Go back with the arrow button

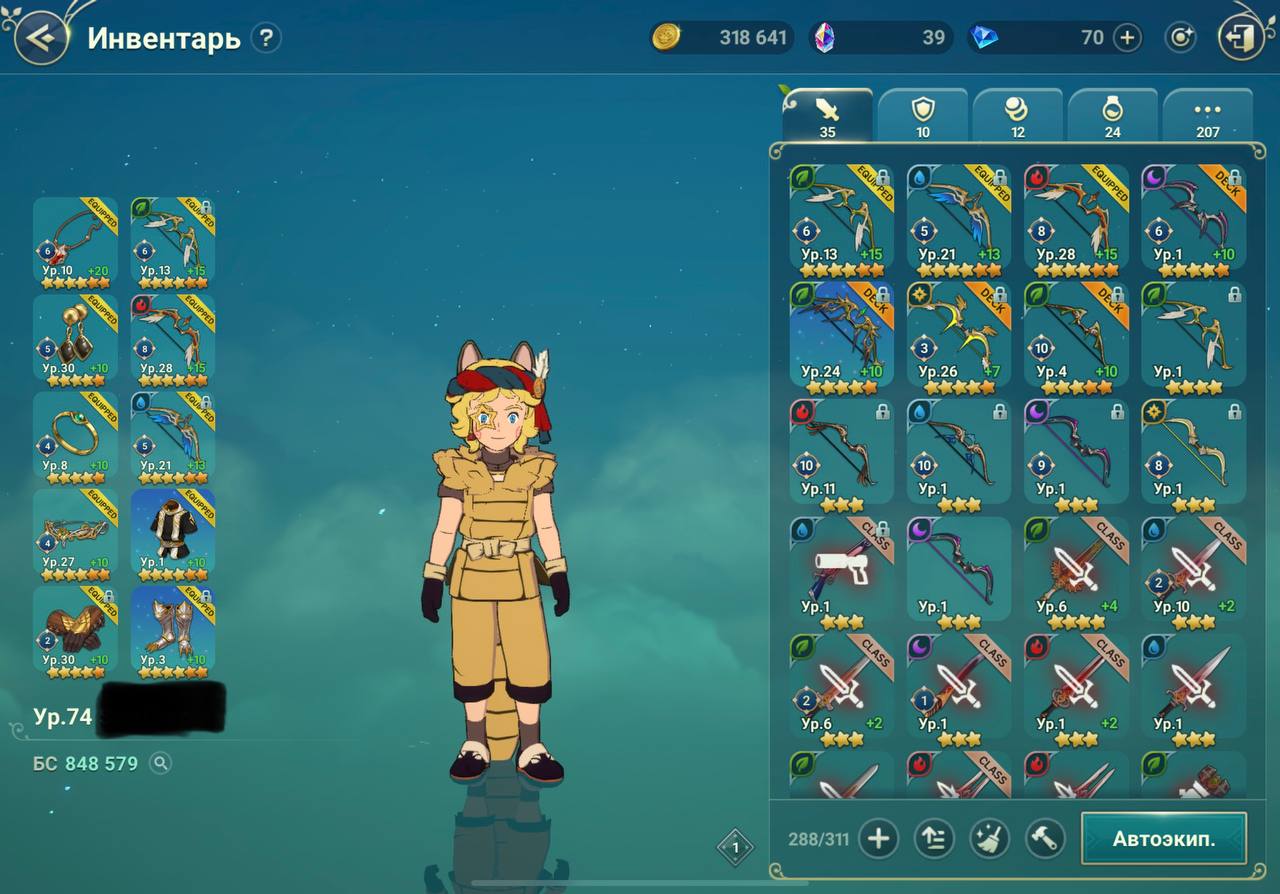[40, 38]
